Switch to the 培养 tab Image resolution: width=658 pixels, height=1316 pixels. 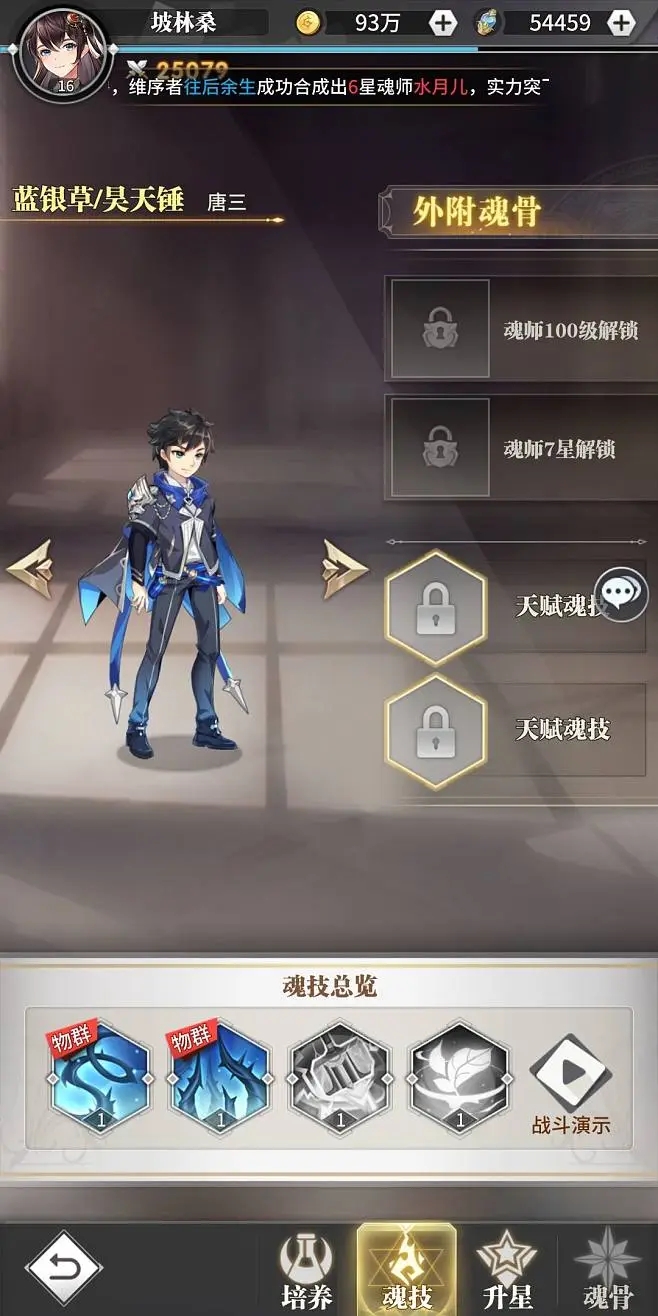pos(305,1272)
